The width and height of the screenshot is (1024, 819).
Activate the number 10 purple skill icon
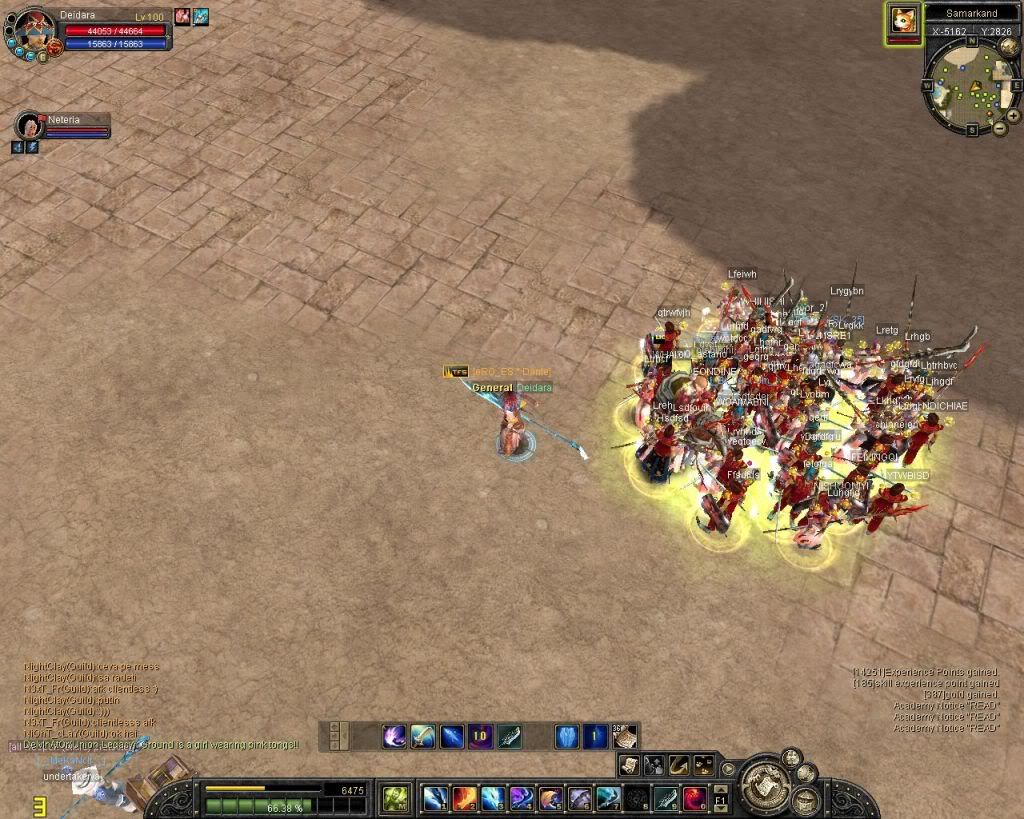(480, 737)
